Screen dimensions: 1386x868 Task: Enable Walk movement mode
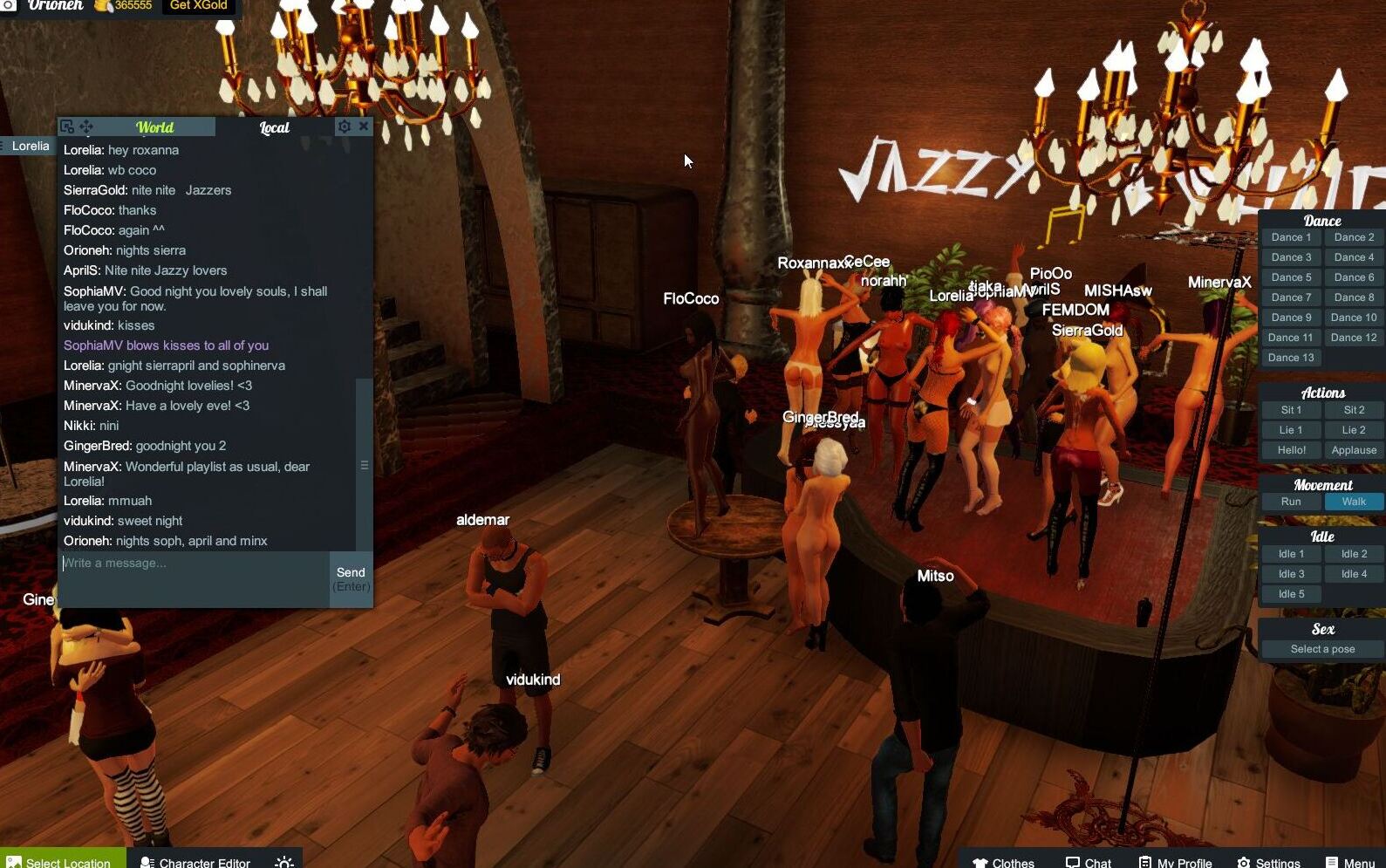(x=1353, y=502)
